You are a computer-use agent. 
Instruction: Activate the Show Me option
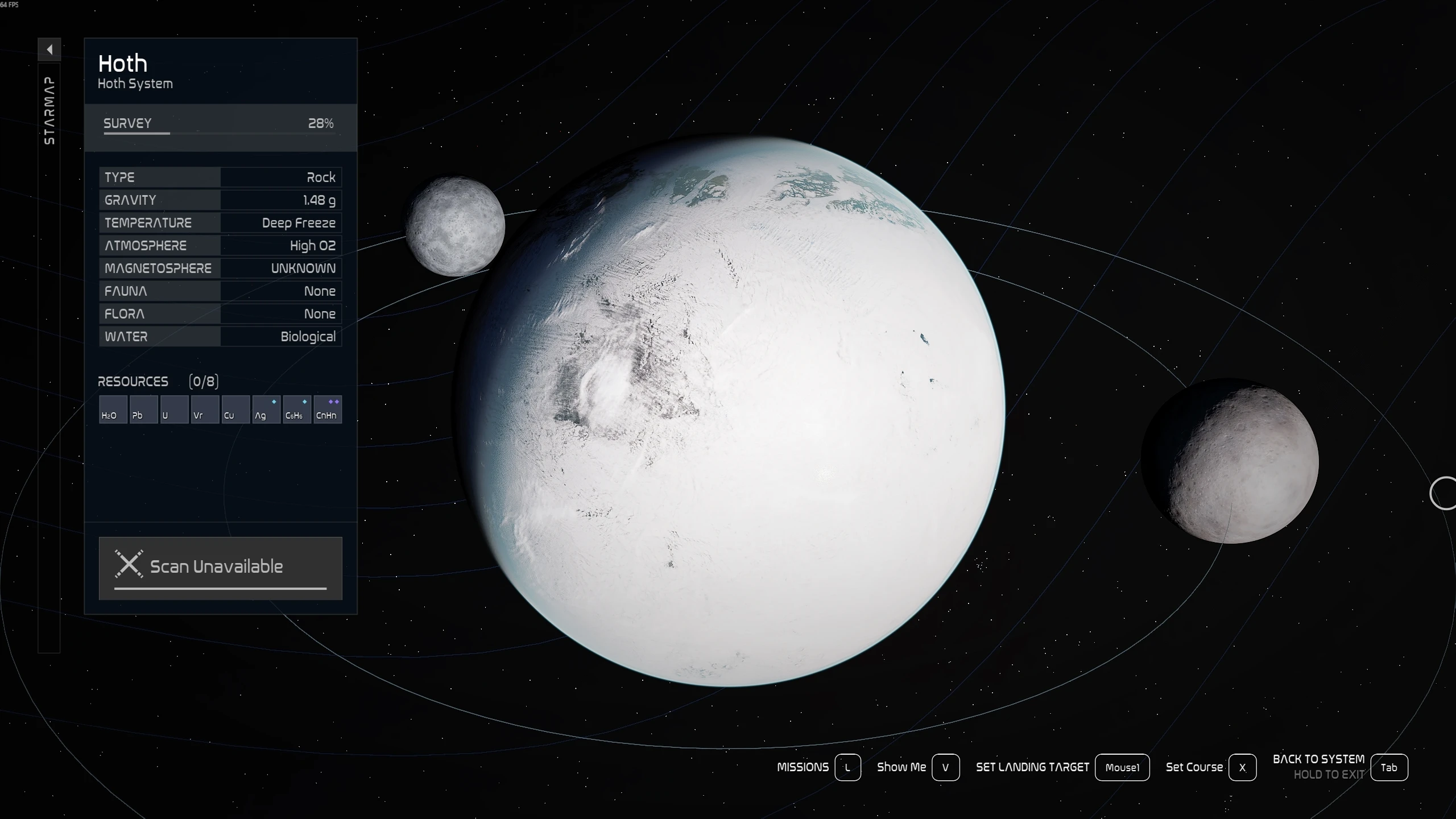[945, 767]
